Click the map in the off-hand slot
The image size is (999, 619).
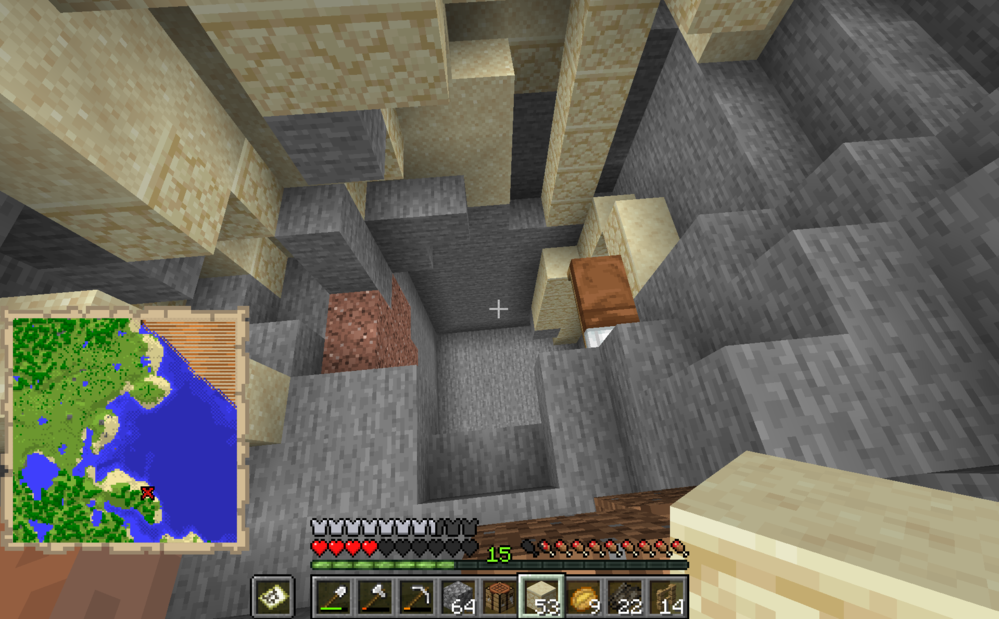tap(271, 597)
